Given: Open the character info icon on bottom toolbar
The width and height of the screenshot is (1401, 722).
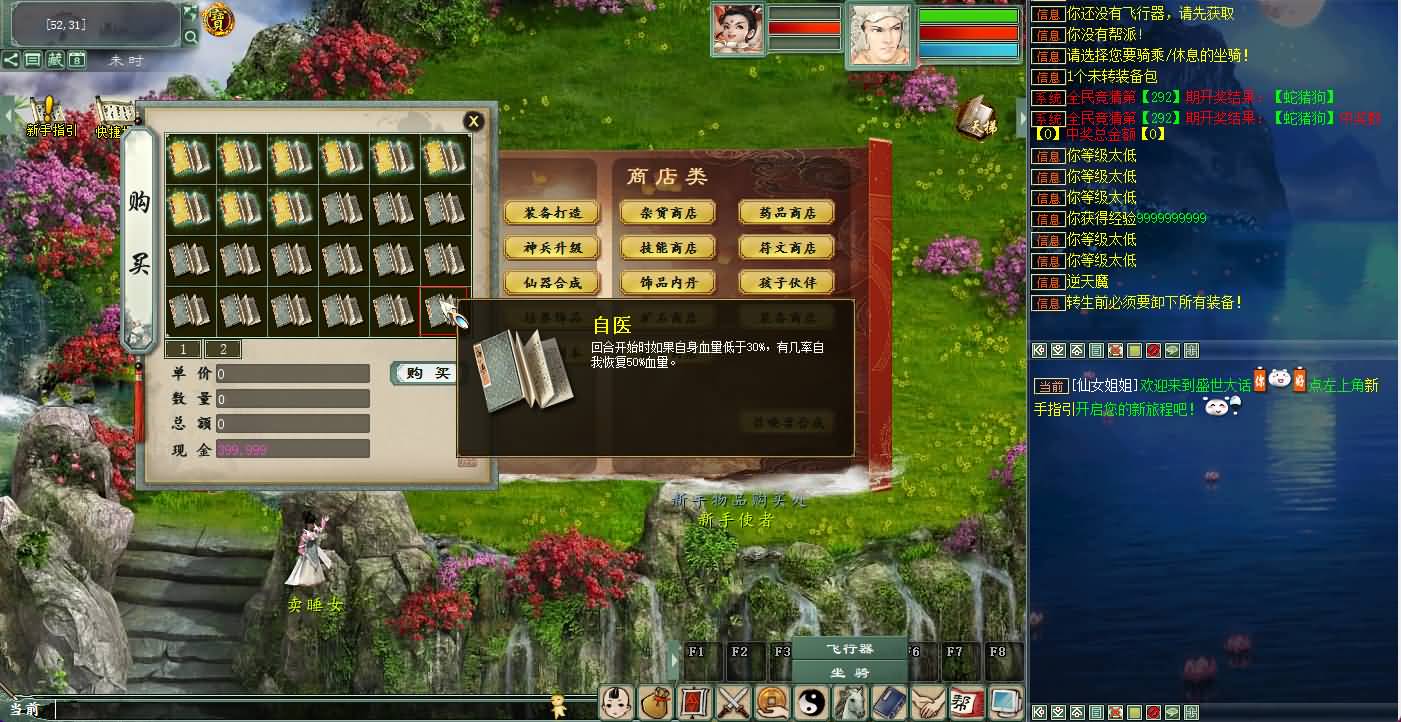Looking at the screenshot, I should (615, 703).
